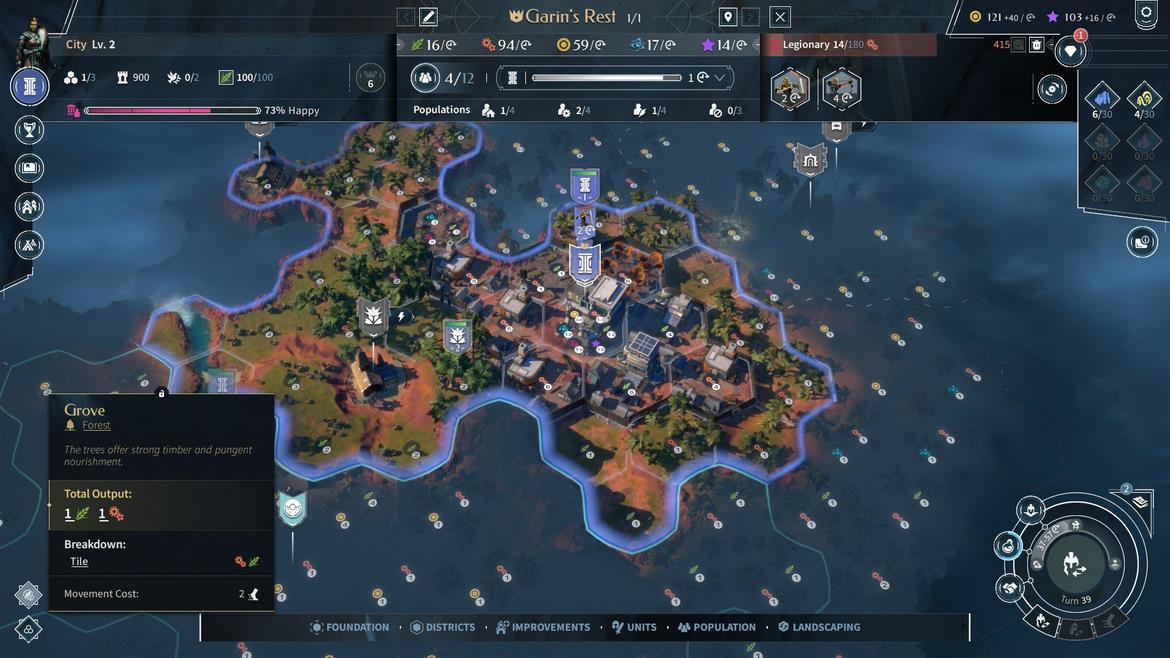The width and height of the screenshot is (1170, 658).
Task: Open the city population circle button
Action: click(426, 78)
